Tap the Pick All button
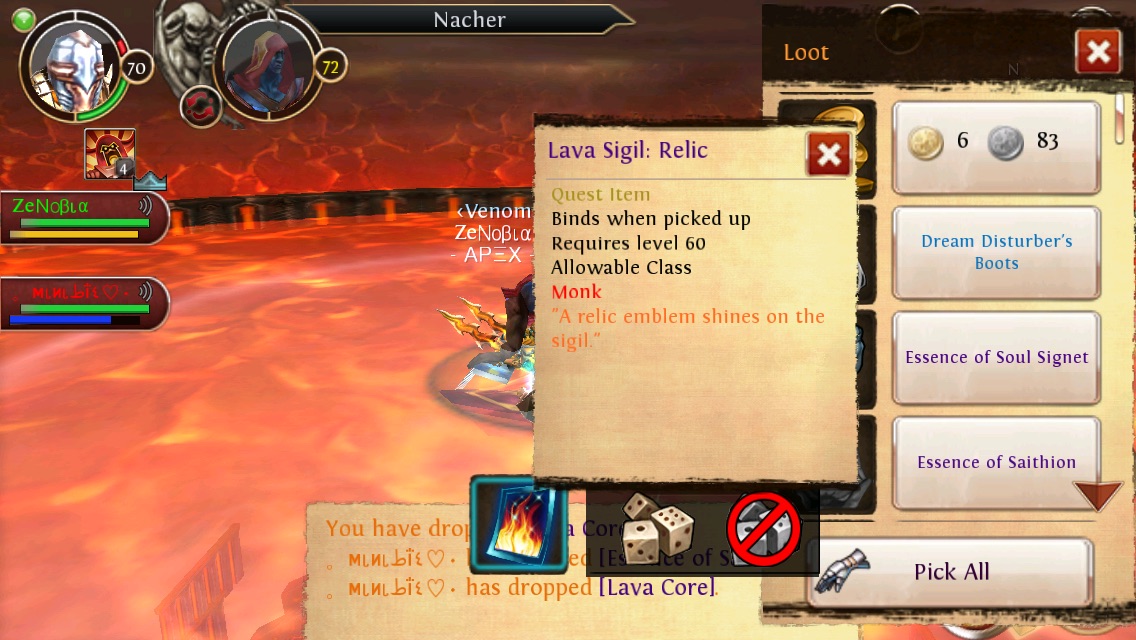Screen dimensions: 1136x640 950,572
